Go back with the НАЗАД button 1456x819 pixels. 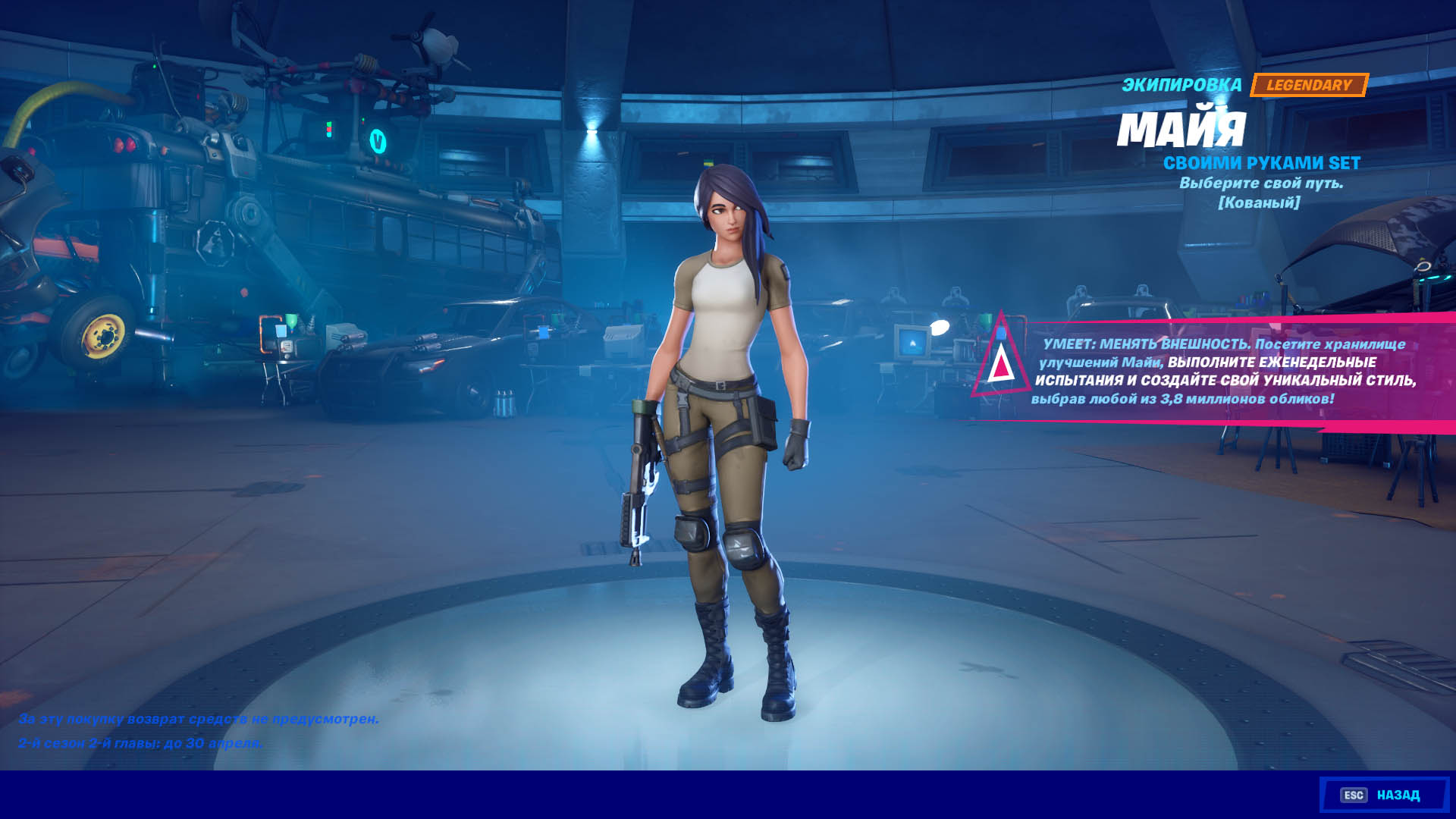pos(1384,795)
